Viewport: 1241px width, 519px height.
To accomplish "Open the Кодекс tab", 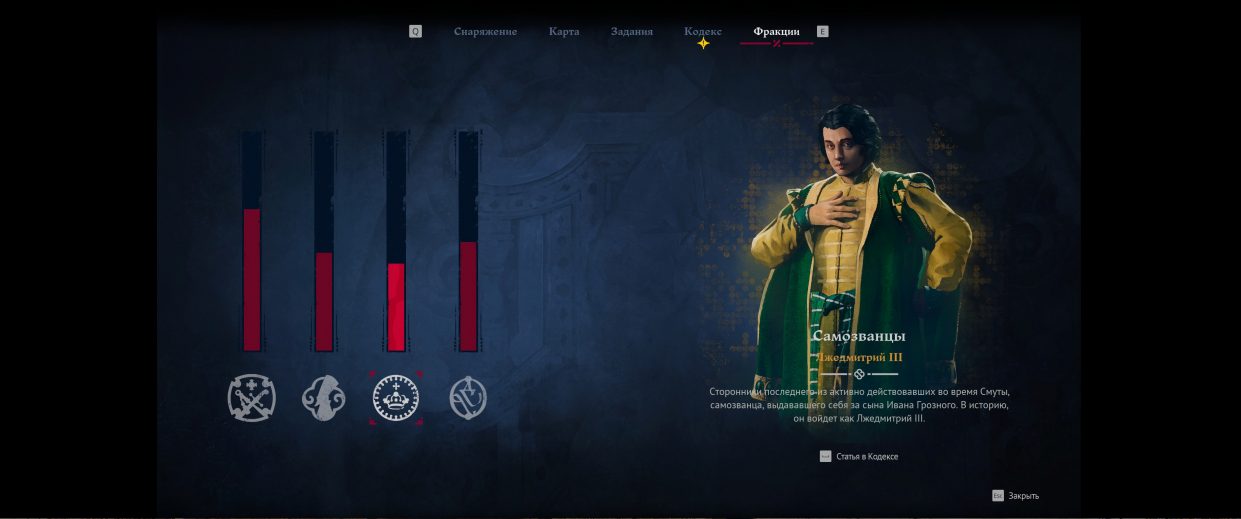I will coord(703,32).
